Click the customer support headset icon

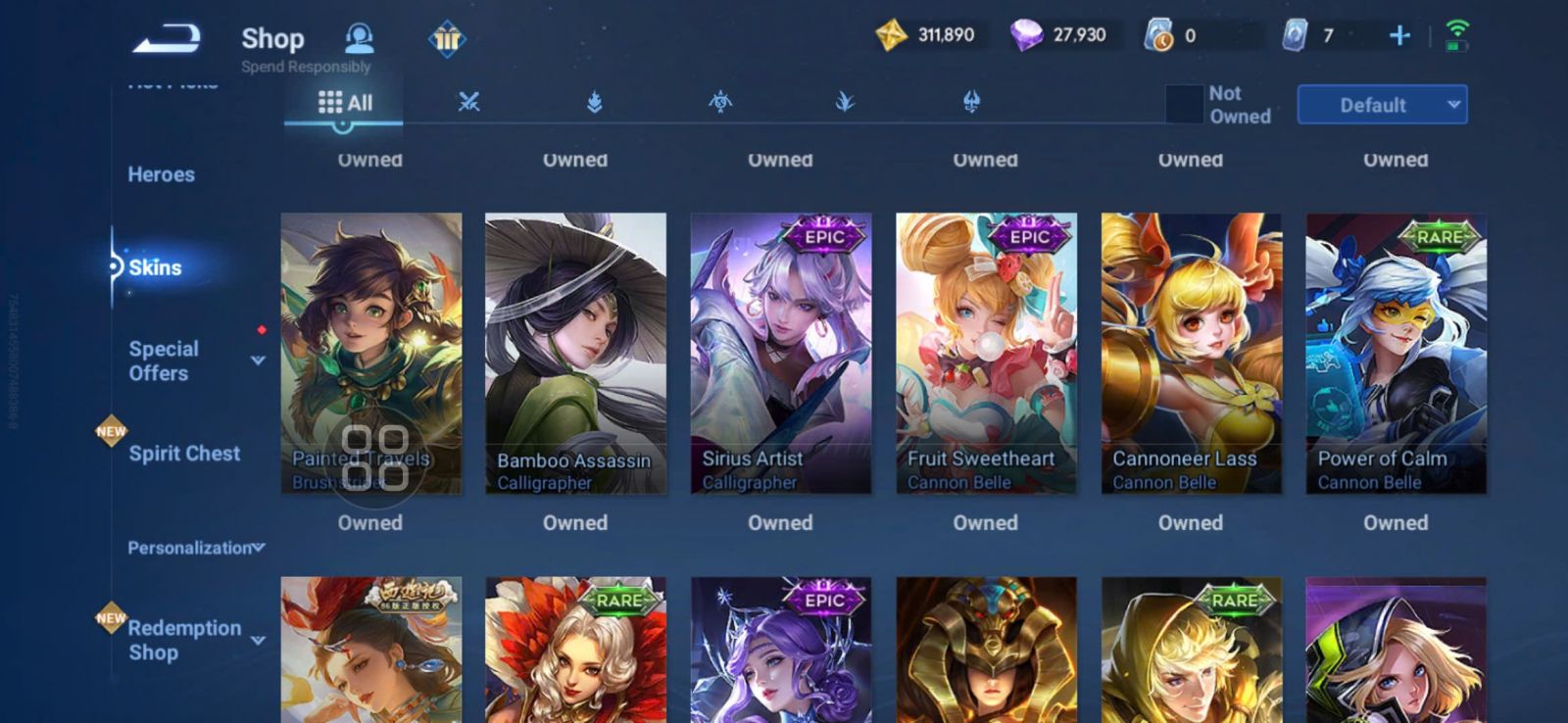pyautogui.click(x=360, y=38)
